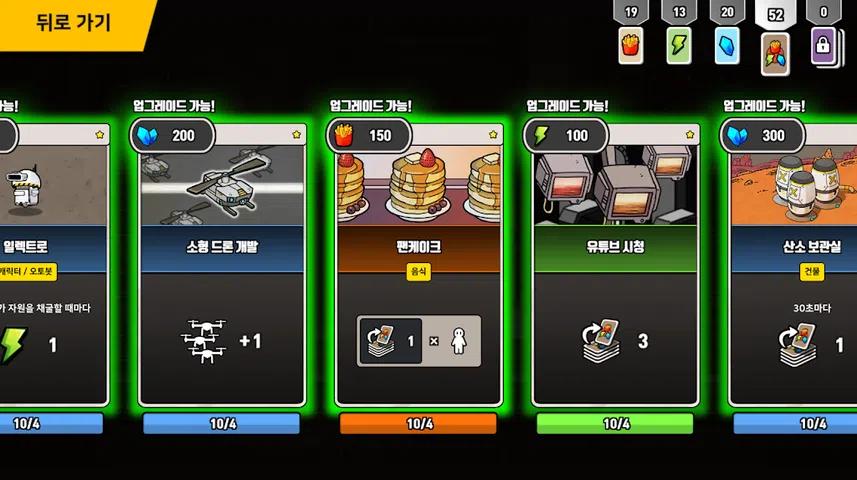Go back with the 뒤로 가기 button

point(72,23)
